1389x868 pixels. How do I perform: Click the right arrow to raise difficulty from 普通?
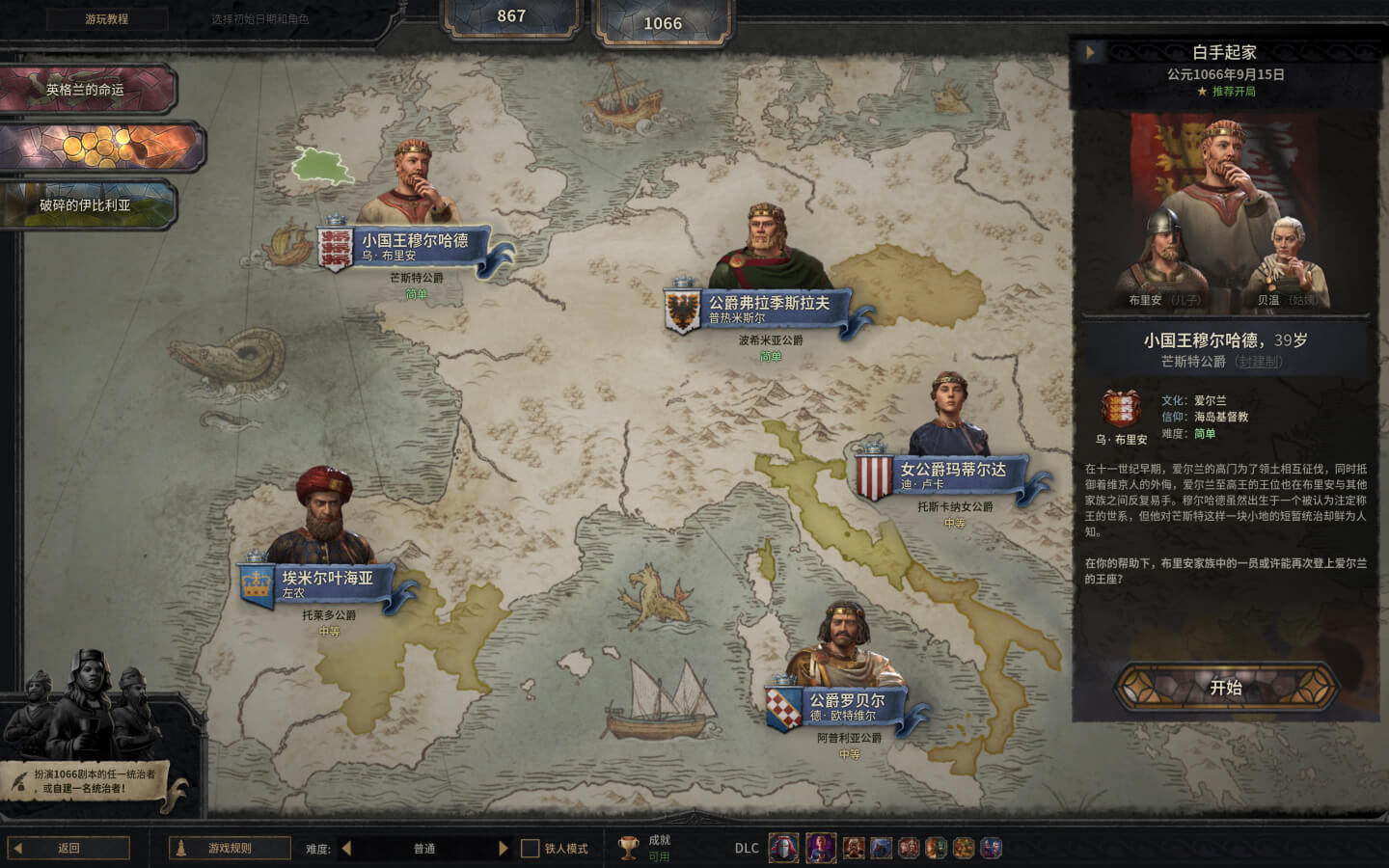(x=503, y=848)
